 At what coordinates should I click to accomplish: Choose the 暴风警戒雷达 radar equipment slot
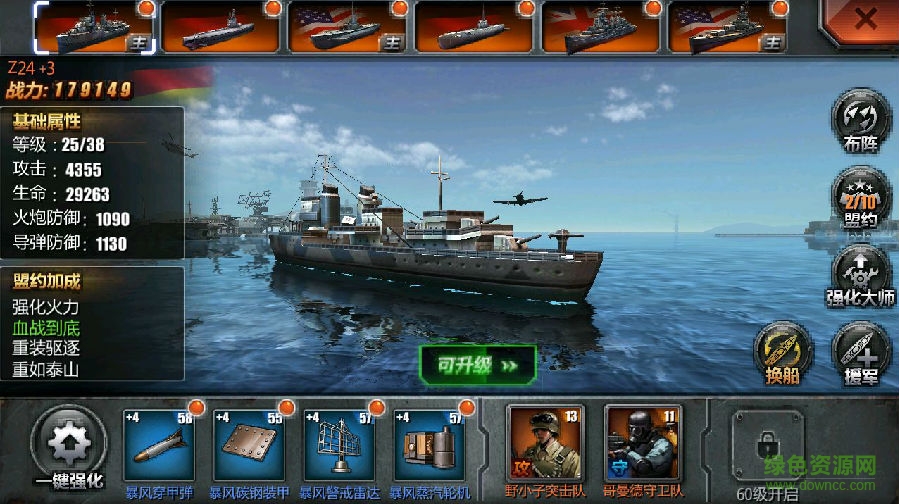pyautogui.click(x=337, y=445)
